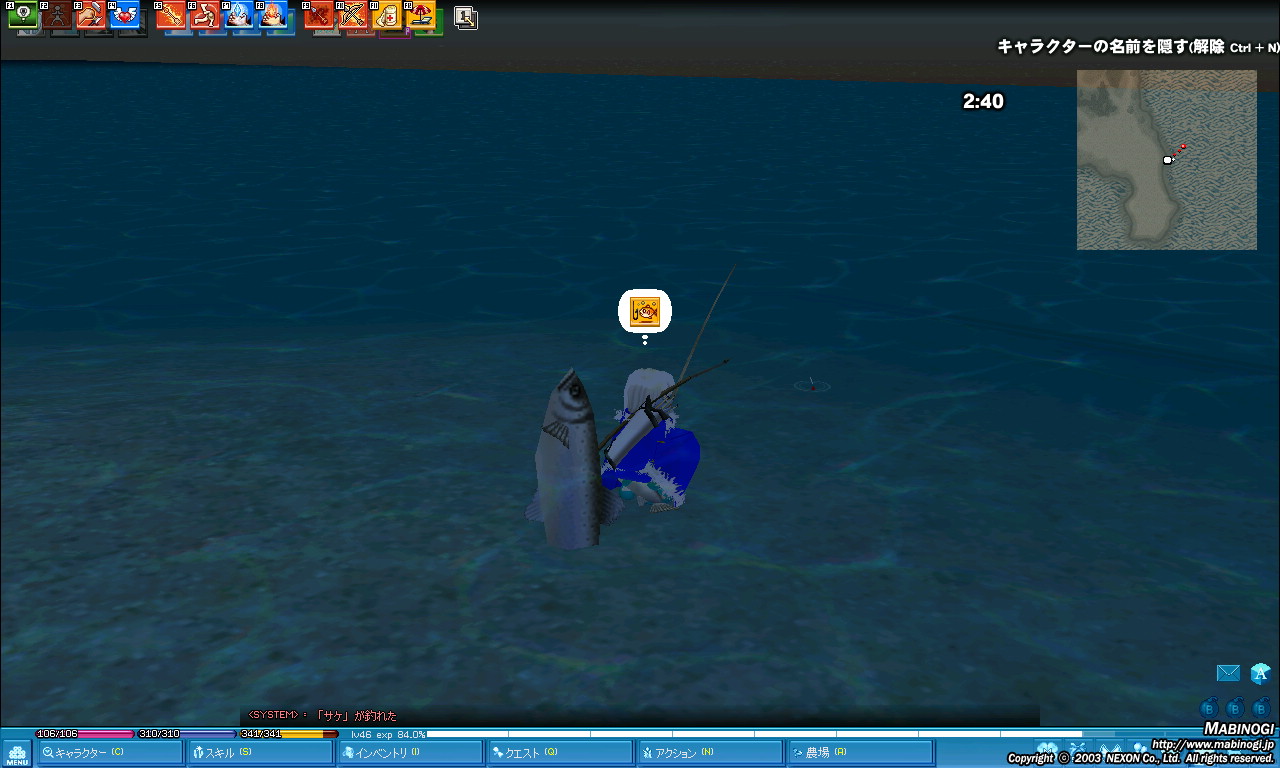Open the クエスト (Quest) window
Viewport: 1280px width, 768px height.
pos(558,753)
